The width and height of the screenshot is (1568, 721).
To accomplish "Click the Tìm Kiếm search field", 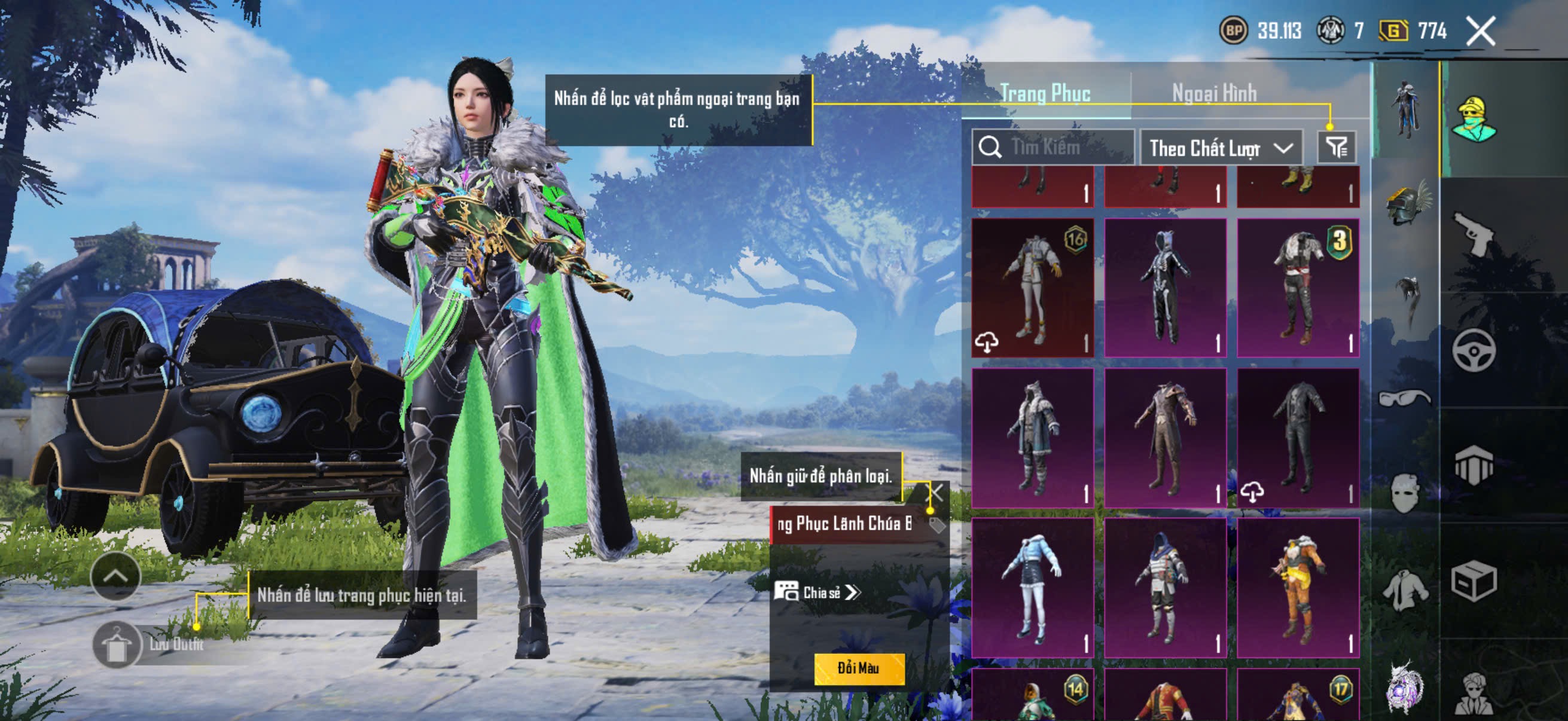I will [1053, 147].
